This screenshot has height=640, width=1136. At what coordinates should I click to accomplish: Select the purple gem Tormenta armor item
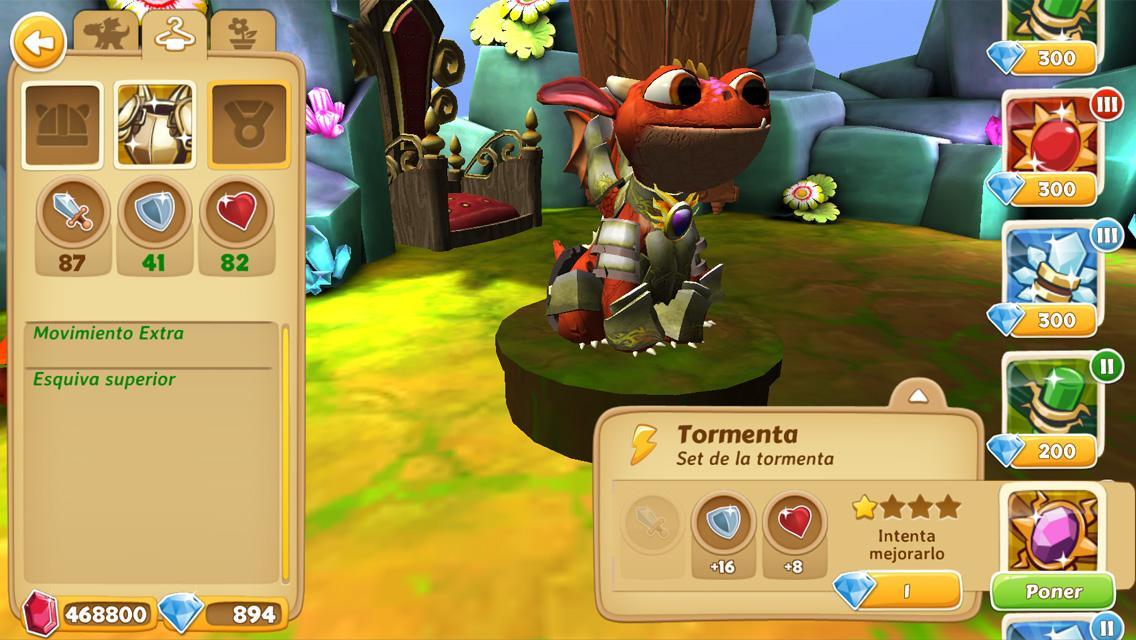point(1052,528)
